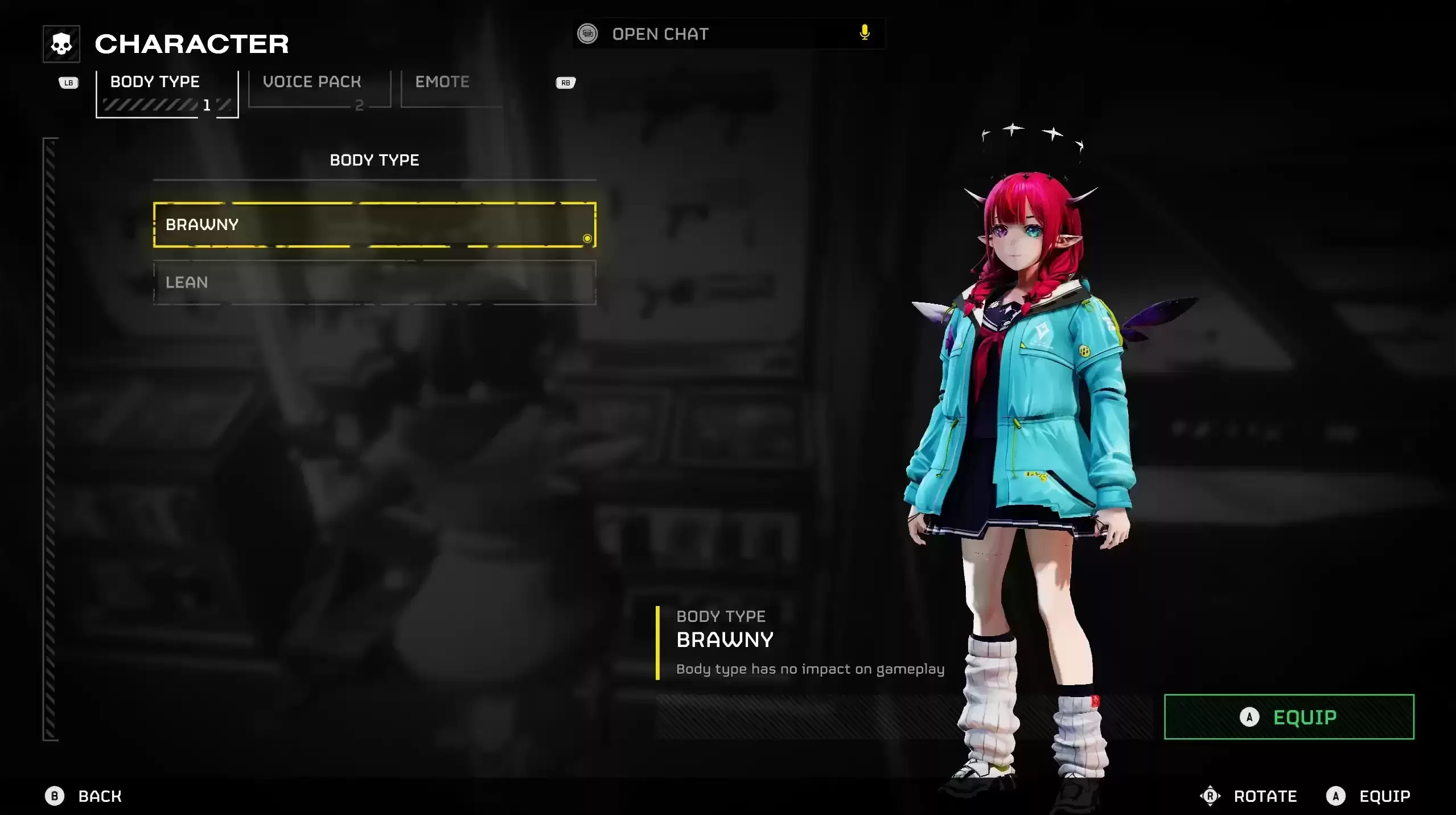This screenshot has height=815, width=1456.
Task: Toggle voice chat with the mic control
Action: [864, 32]
